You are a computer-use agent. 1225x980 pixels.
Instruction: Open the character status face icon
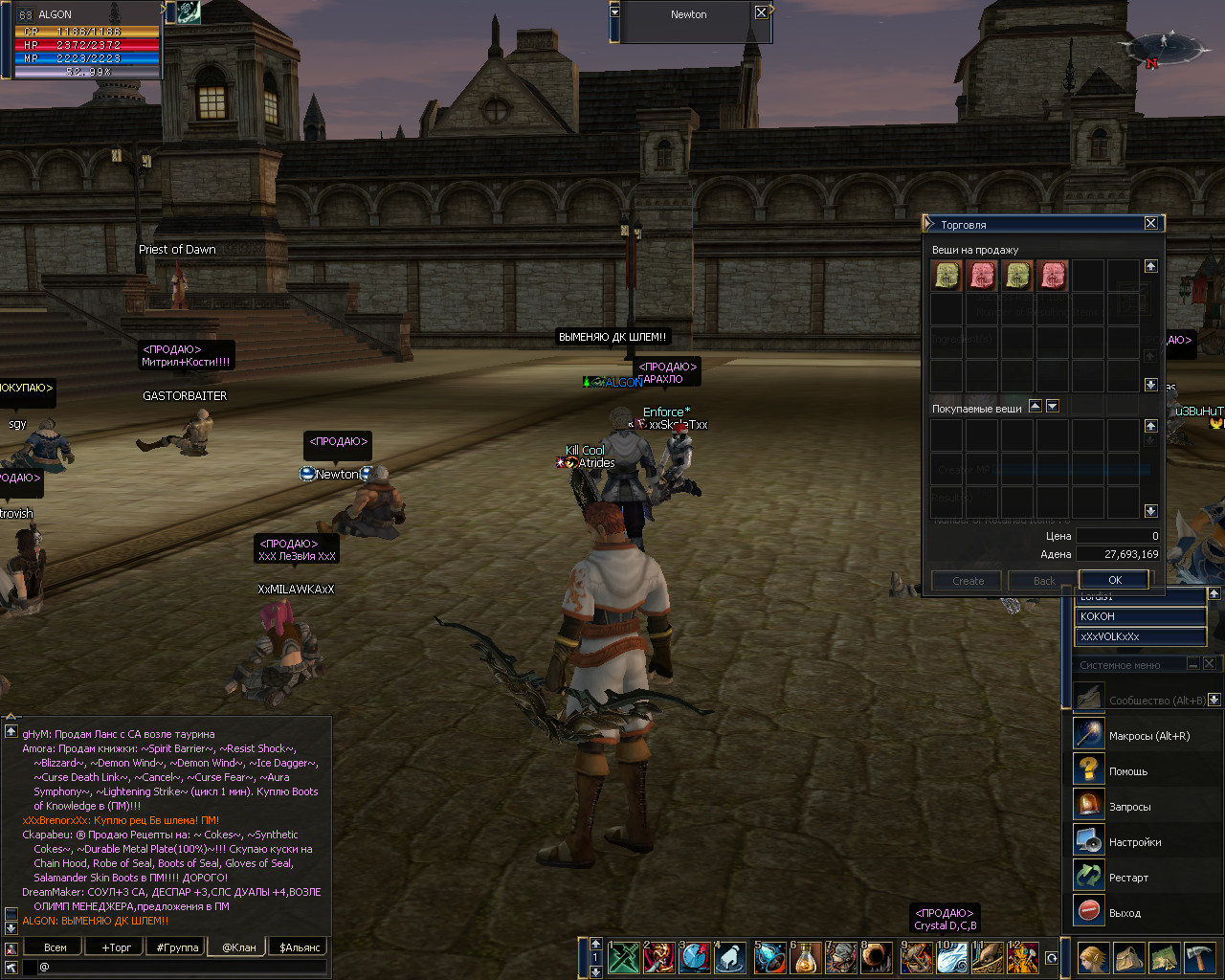click(x=1093, y=958)
